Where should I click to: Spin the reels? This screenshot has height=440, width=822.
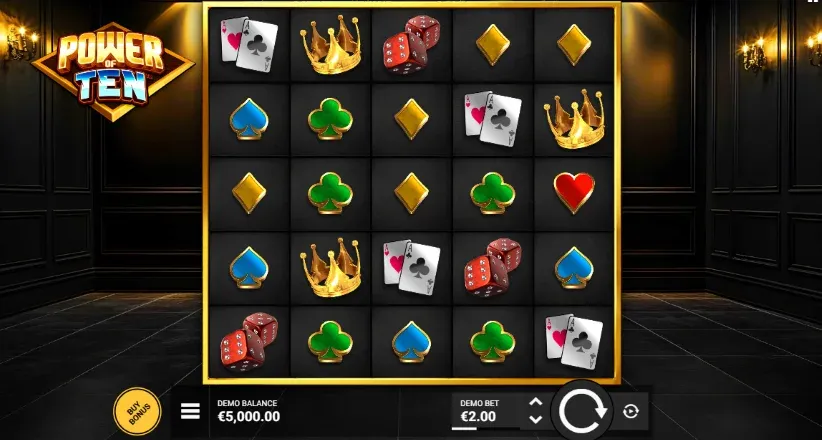pos(581,410)
